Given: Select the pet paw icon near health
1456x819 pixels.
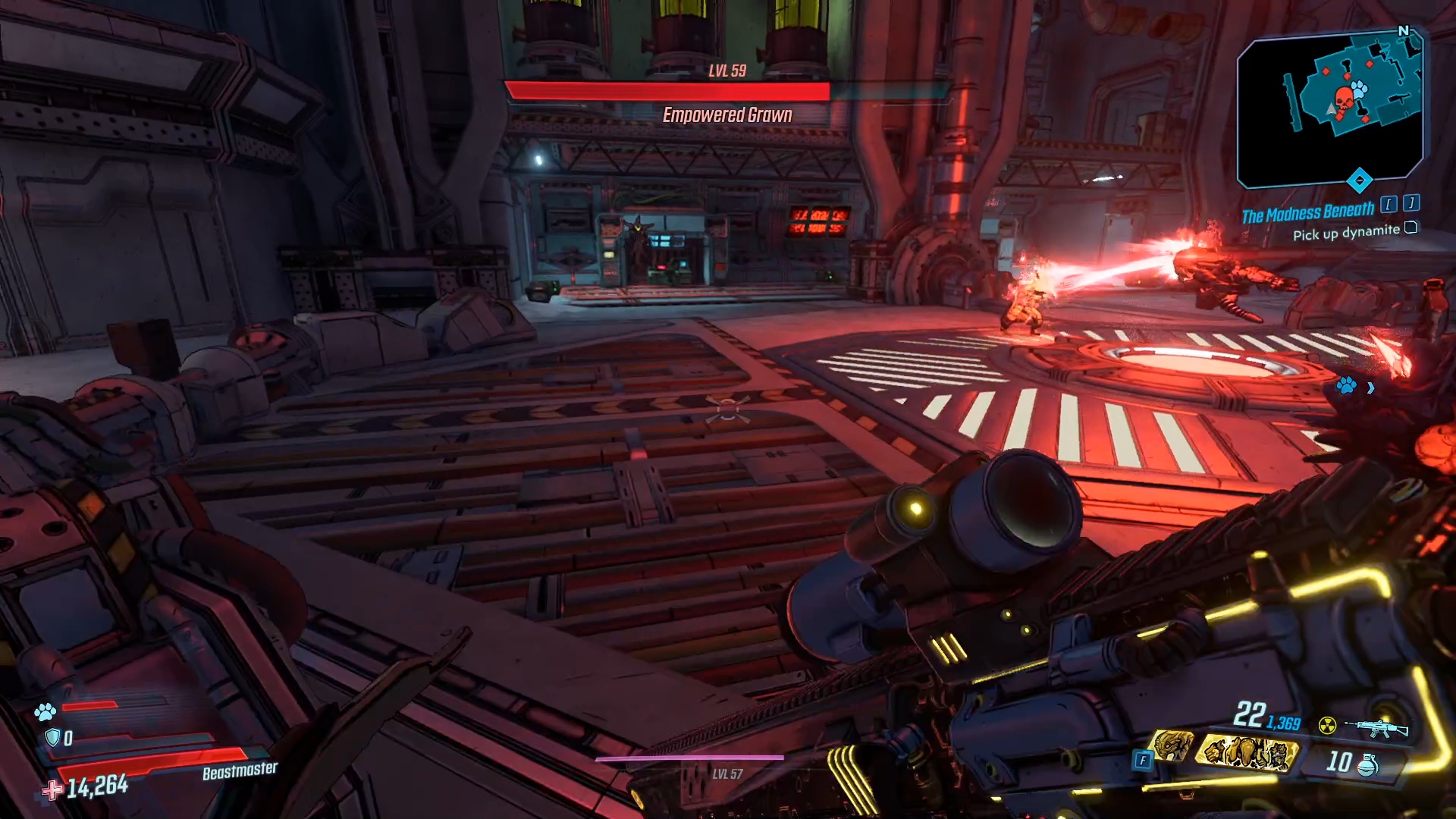Looking at the screenshot, I should (45, 711).
